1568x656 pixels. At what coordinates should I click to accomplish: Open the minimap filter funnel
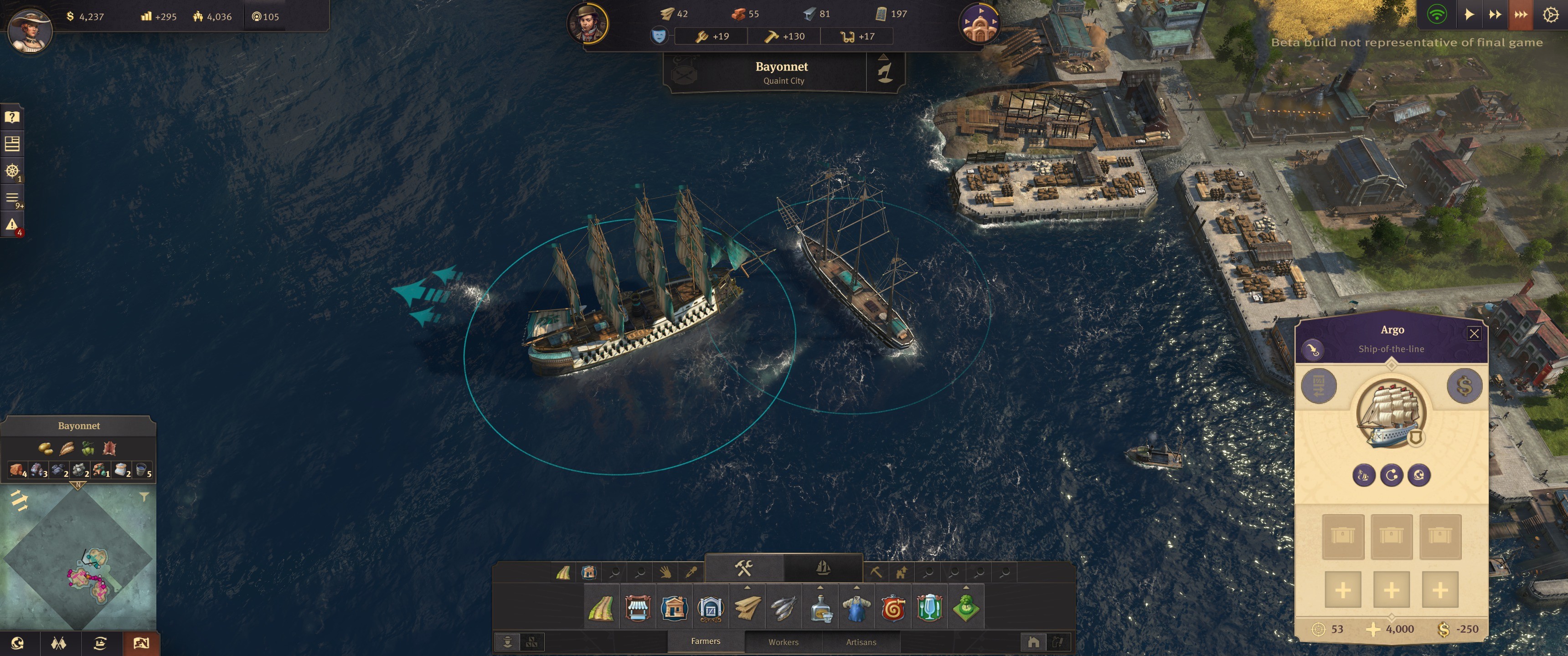[144, 497]
